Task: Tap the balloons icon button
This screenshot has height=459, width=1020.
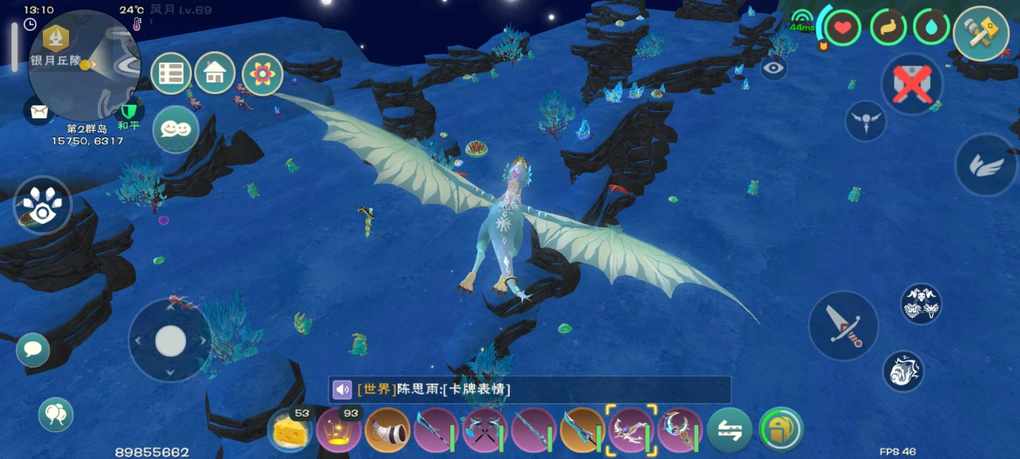Action: click(x=55, y=414)
